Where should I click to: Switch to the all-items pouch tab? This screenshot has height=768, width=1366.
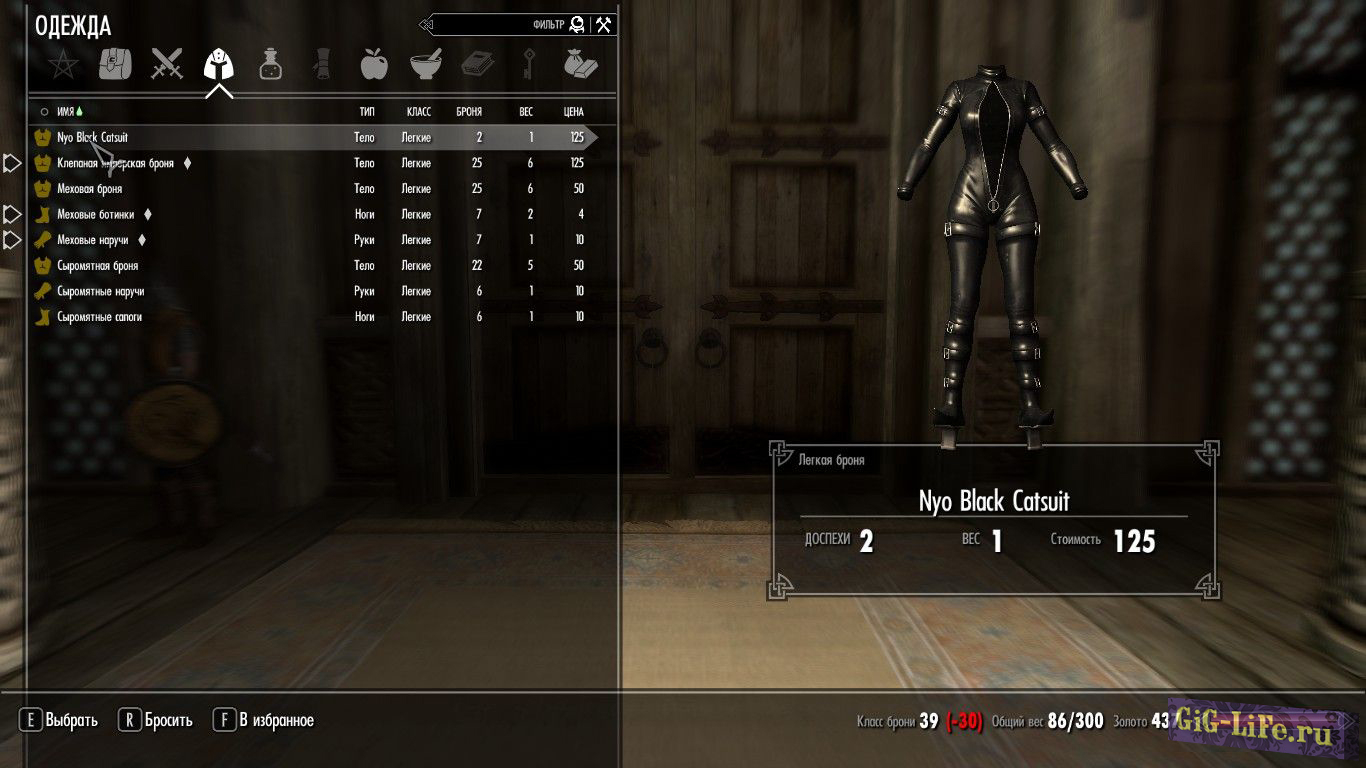pos(115,65)
